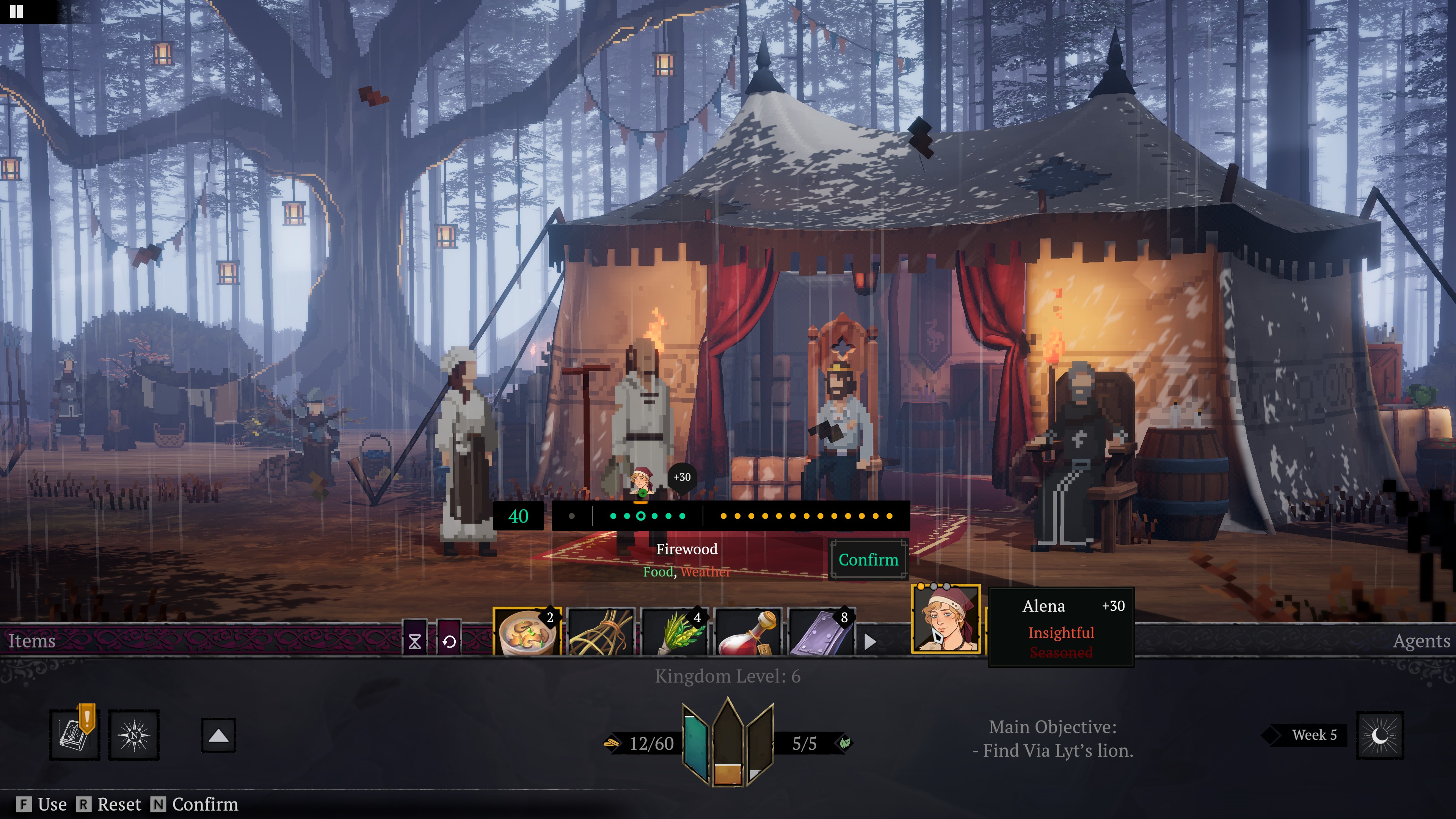This screenshot has height=819, width=1456.
Task: Confirm the Firewood petition choice
Action: [x=868, y=560]
